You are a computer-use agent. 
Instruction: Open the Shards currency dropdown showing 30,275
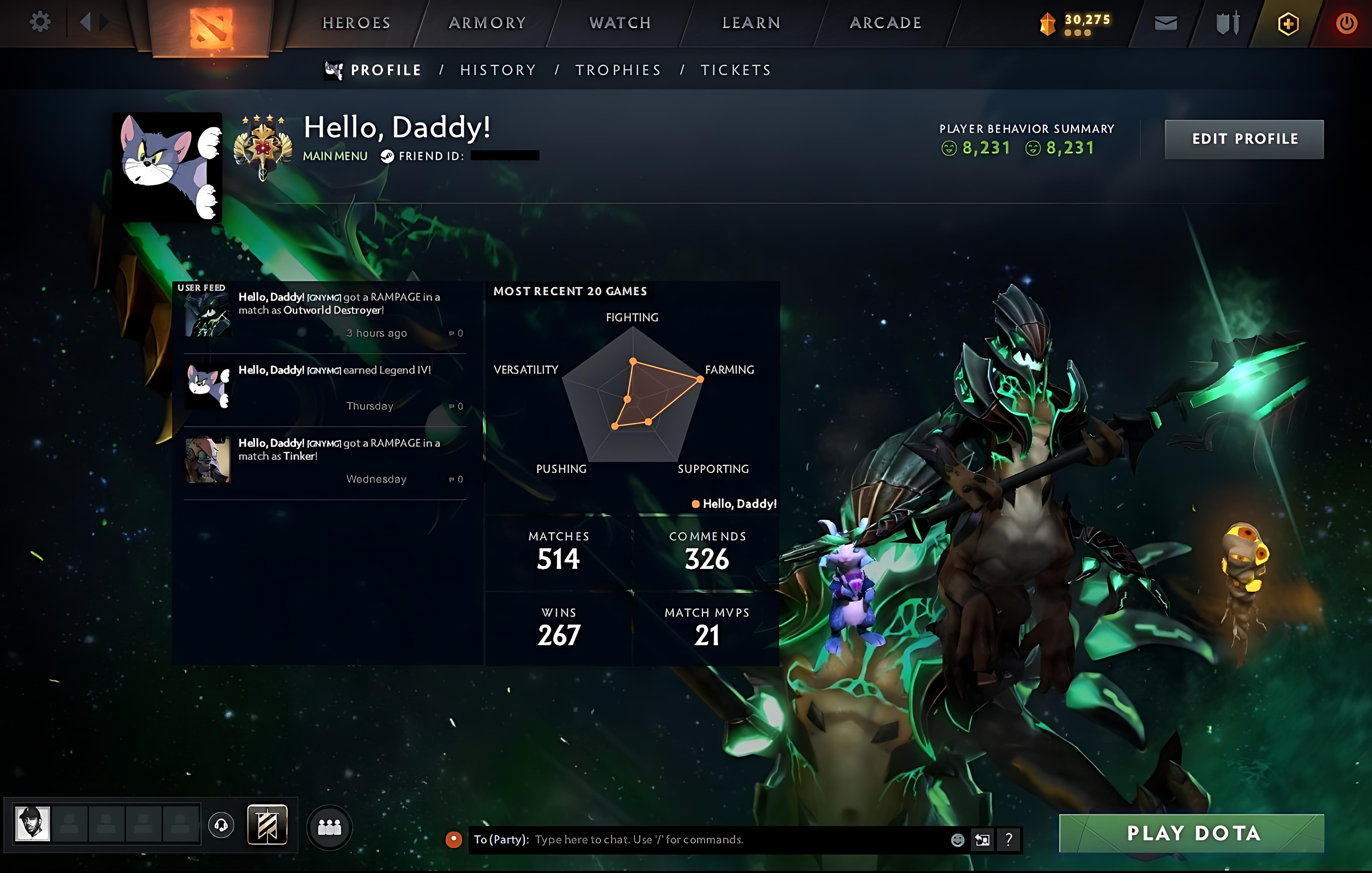click(x=1074, y=23)
